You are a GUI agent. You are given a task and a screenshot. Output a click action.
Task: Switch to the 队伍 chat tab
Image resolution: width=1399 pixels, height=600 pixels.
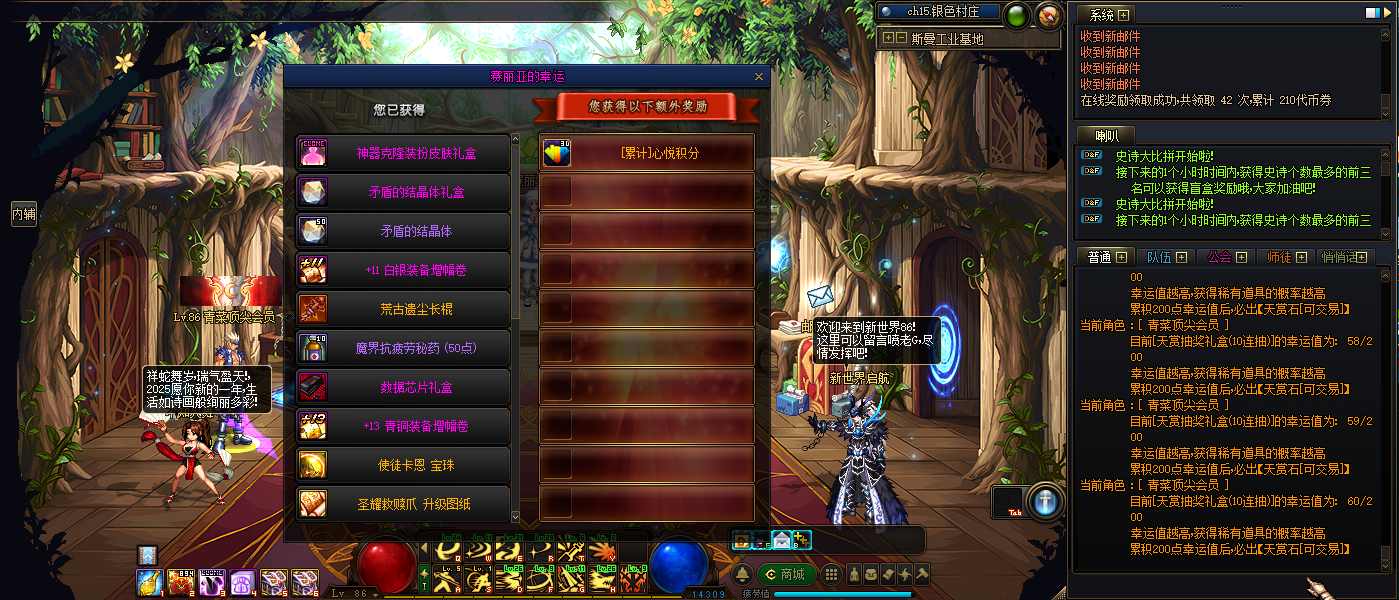click(1165, 257)
